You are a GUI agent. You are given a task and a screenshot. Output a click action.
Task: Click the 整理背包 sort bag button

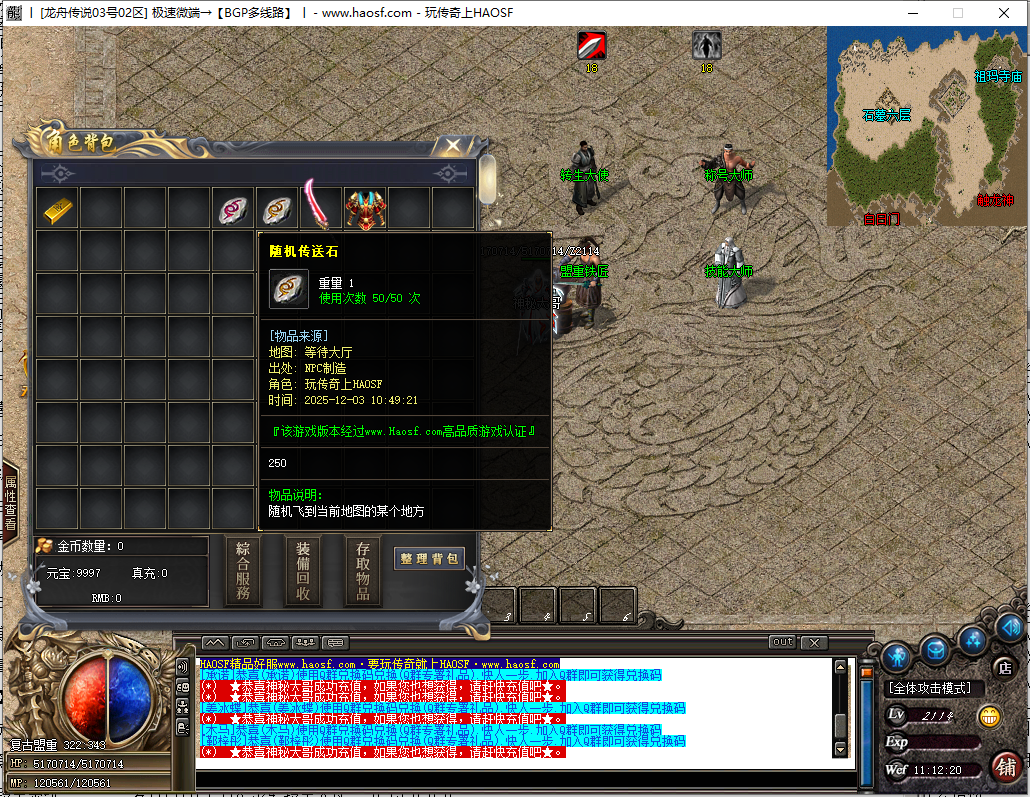pos(429,559)
